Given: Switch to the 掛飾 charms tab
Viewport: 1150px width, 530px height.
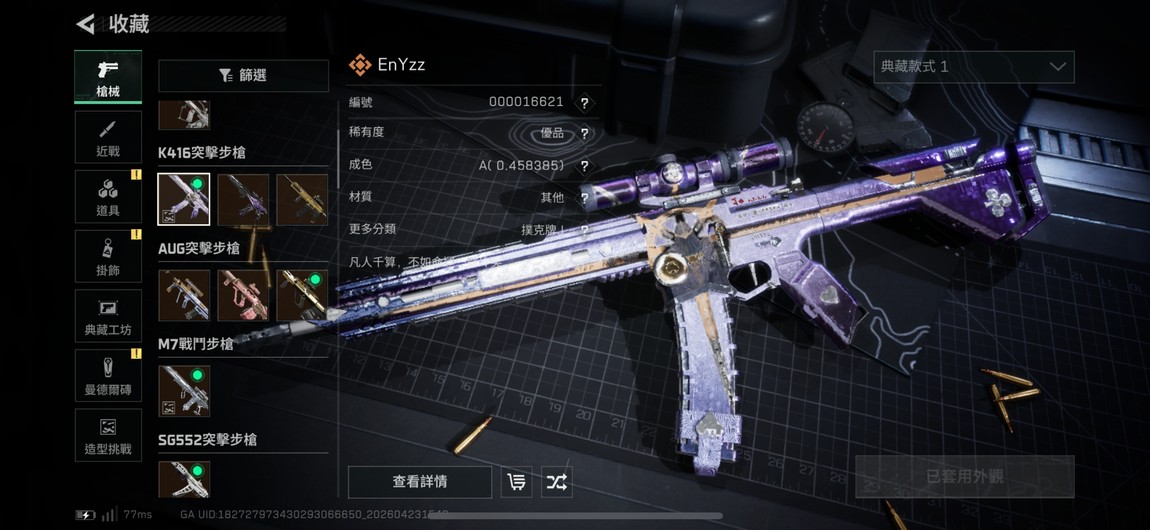Looking at the screenshot, I should pos(108,256).
